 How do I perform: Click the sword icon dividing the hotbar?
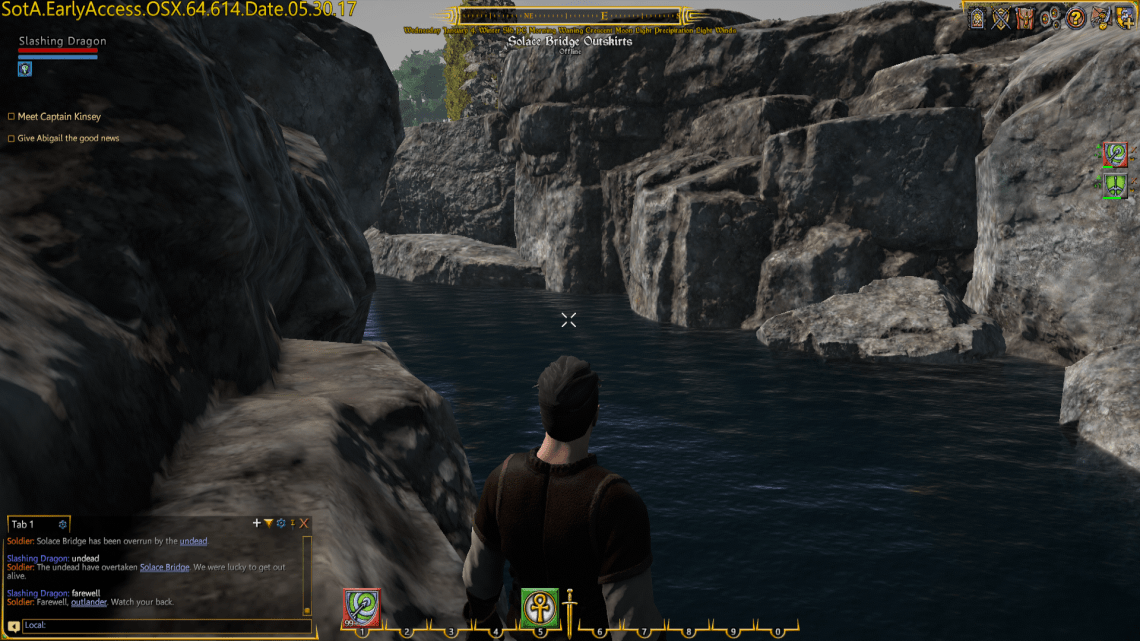tap(569, 609)
